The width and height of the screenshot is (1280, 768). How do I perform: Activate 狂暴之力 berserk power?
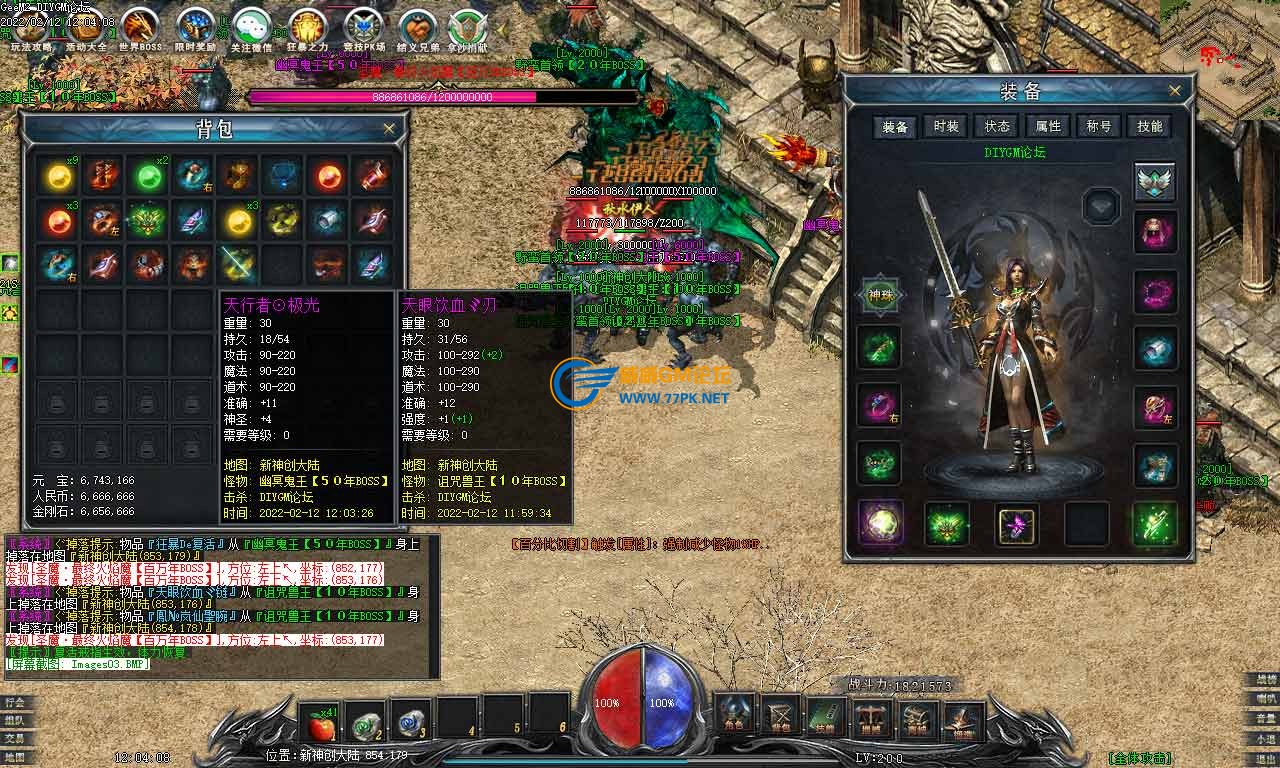(x=307, y=27)
